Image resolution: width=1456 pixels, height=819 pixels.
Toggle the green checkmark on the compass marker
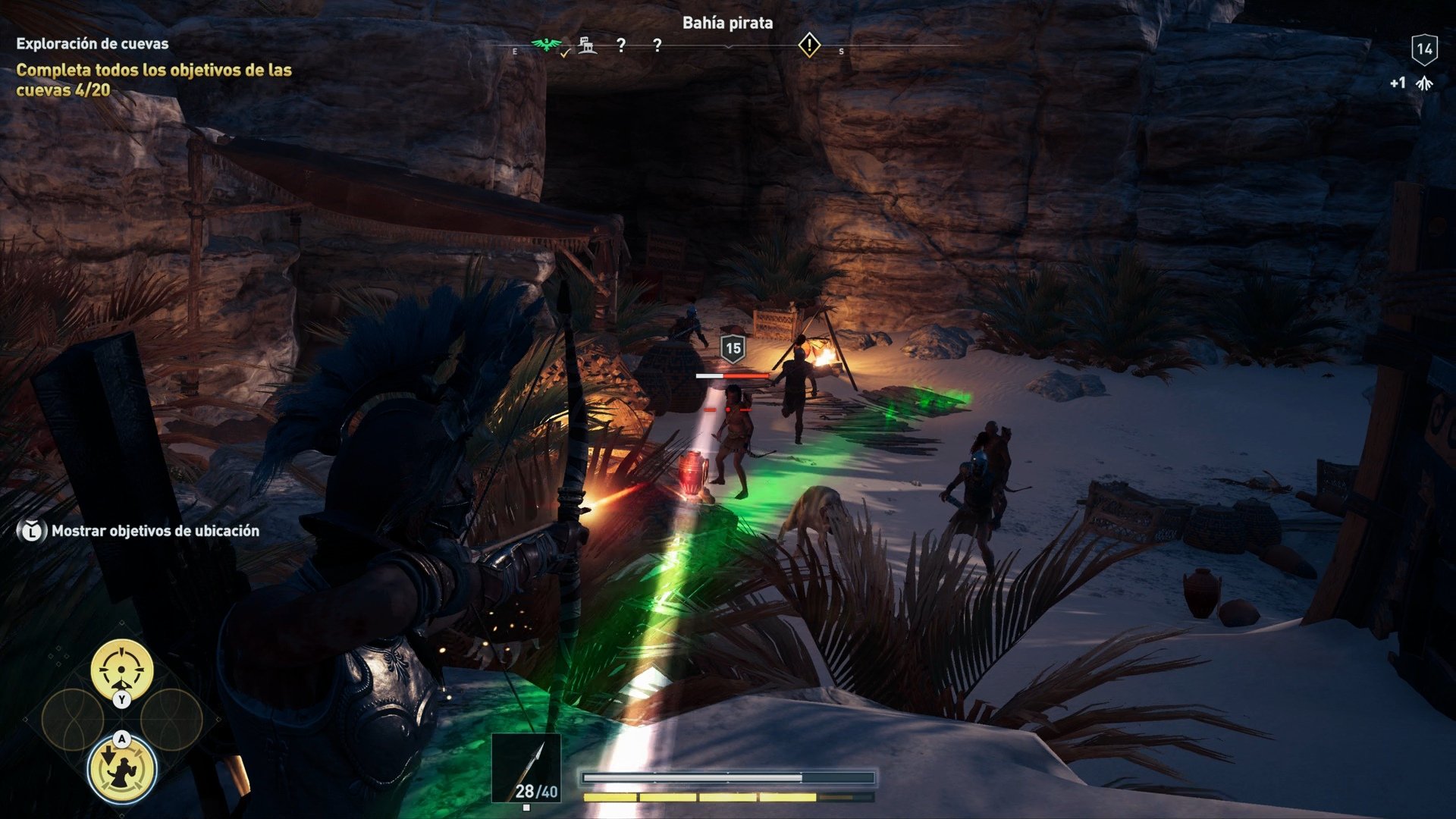pos(564,52)
